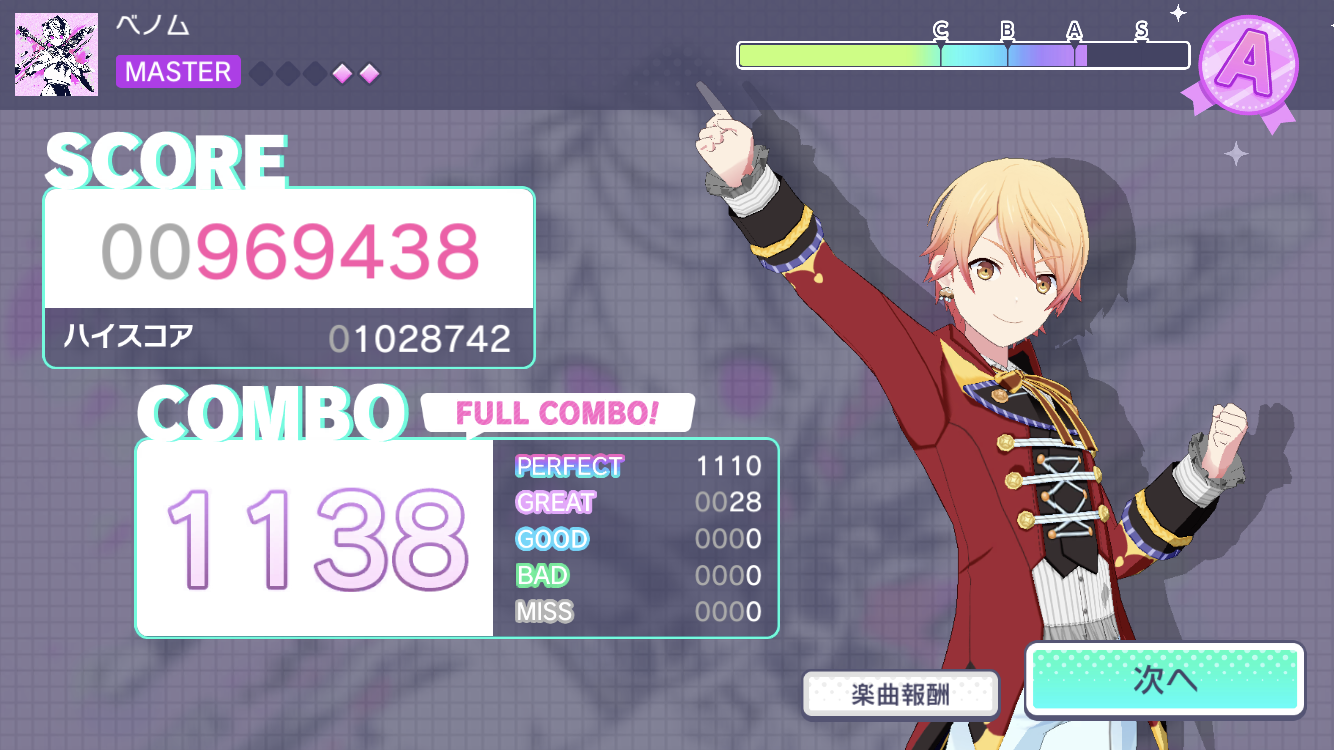
Task: Continue with the 次へ button
Action: point(1165,680)
